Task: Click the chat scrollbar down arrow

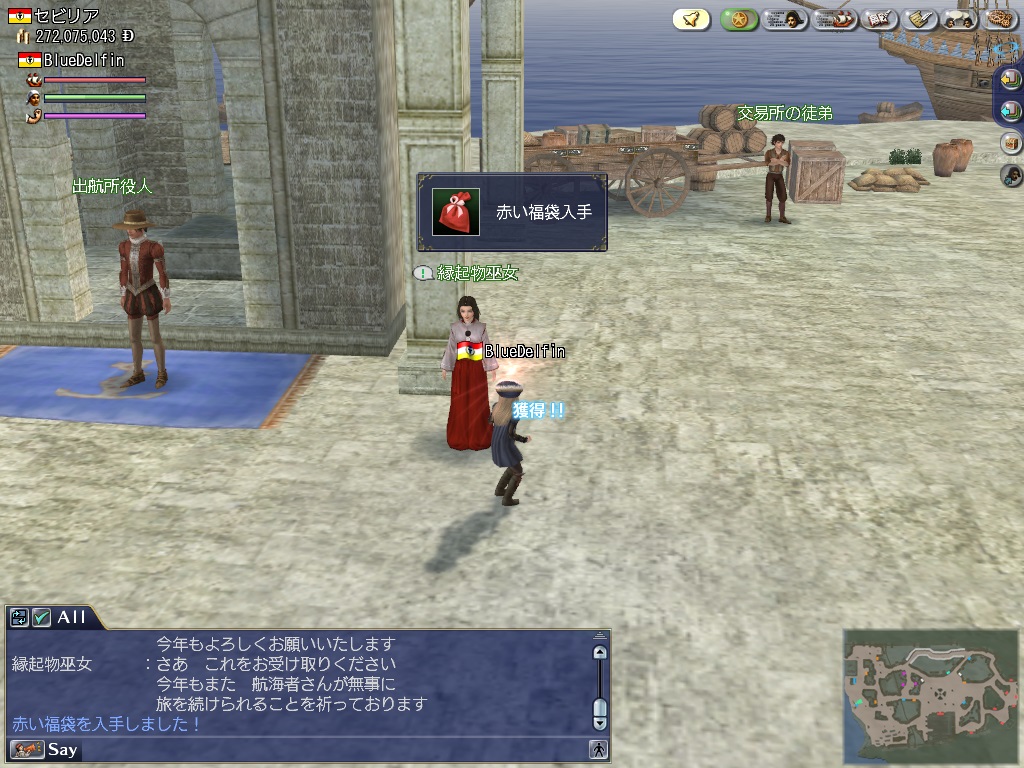Action: 600,722
